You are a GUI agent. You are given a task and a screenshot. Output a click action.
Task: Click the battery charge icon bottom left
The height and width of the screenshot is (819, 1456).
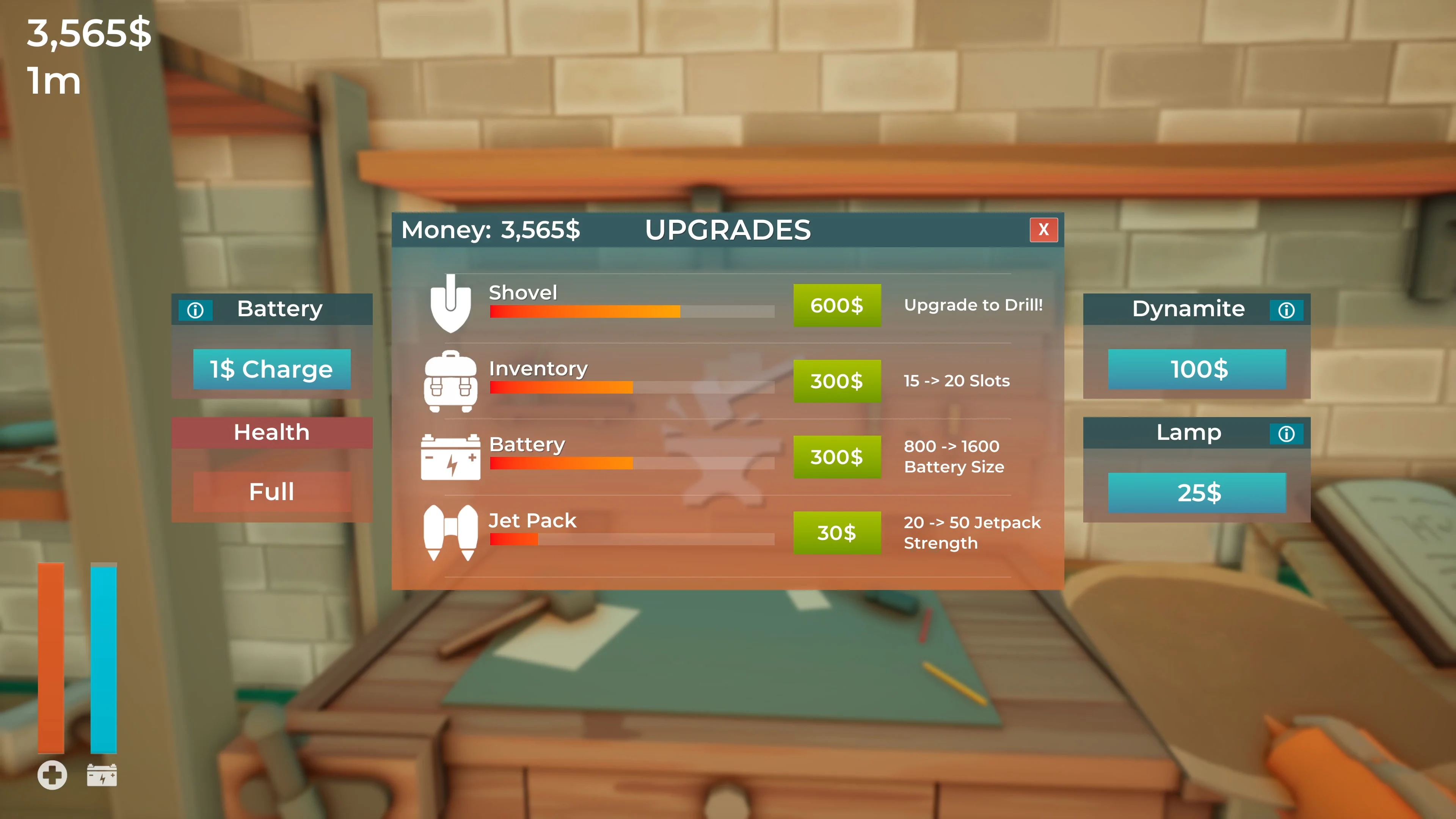point(102,775)
